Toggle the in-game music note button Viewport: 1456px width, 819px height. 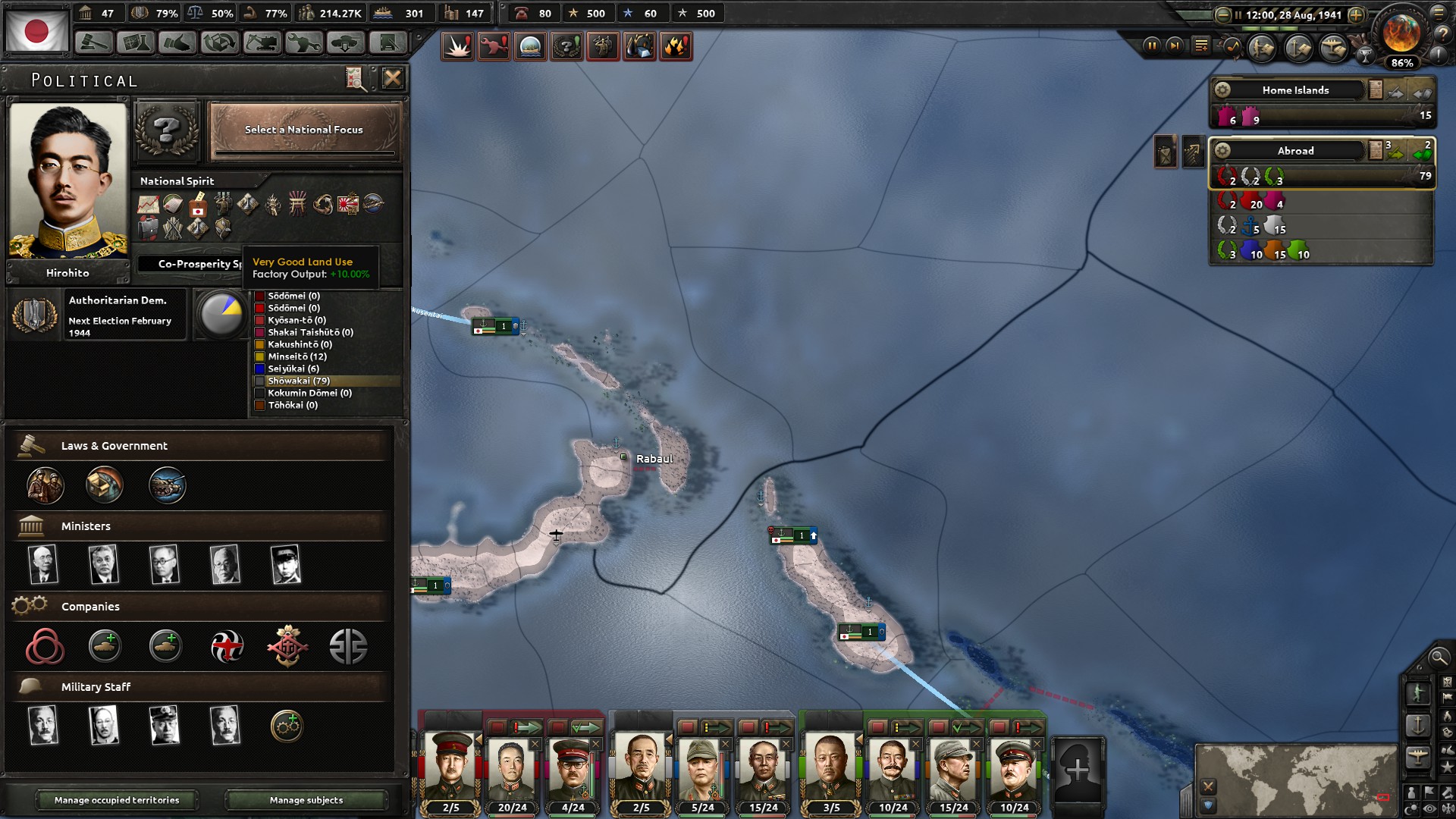click(x=1232, y=47)
